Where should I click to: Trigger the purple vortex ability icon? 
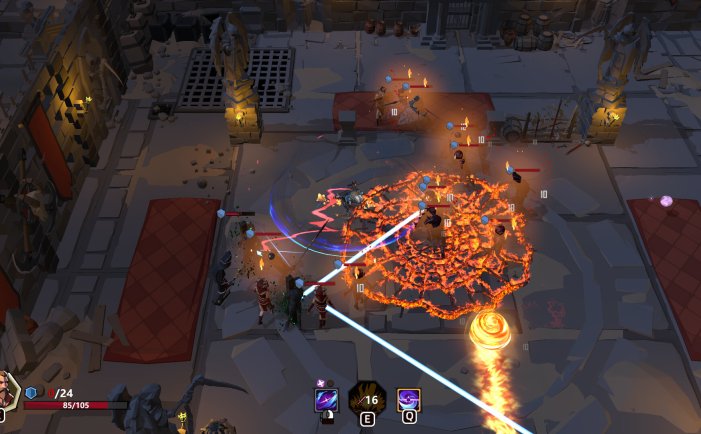coord(408,401)
